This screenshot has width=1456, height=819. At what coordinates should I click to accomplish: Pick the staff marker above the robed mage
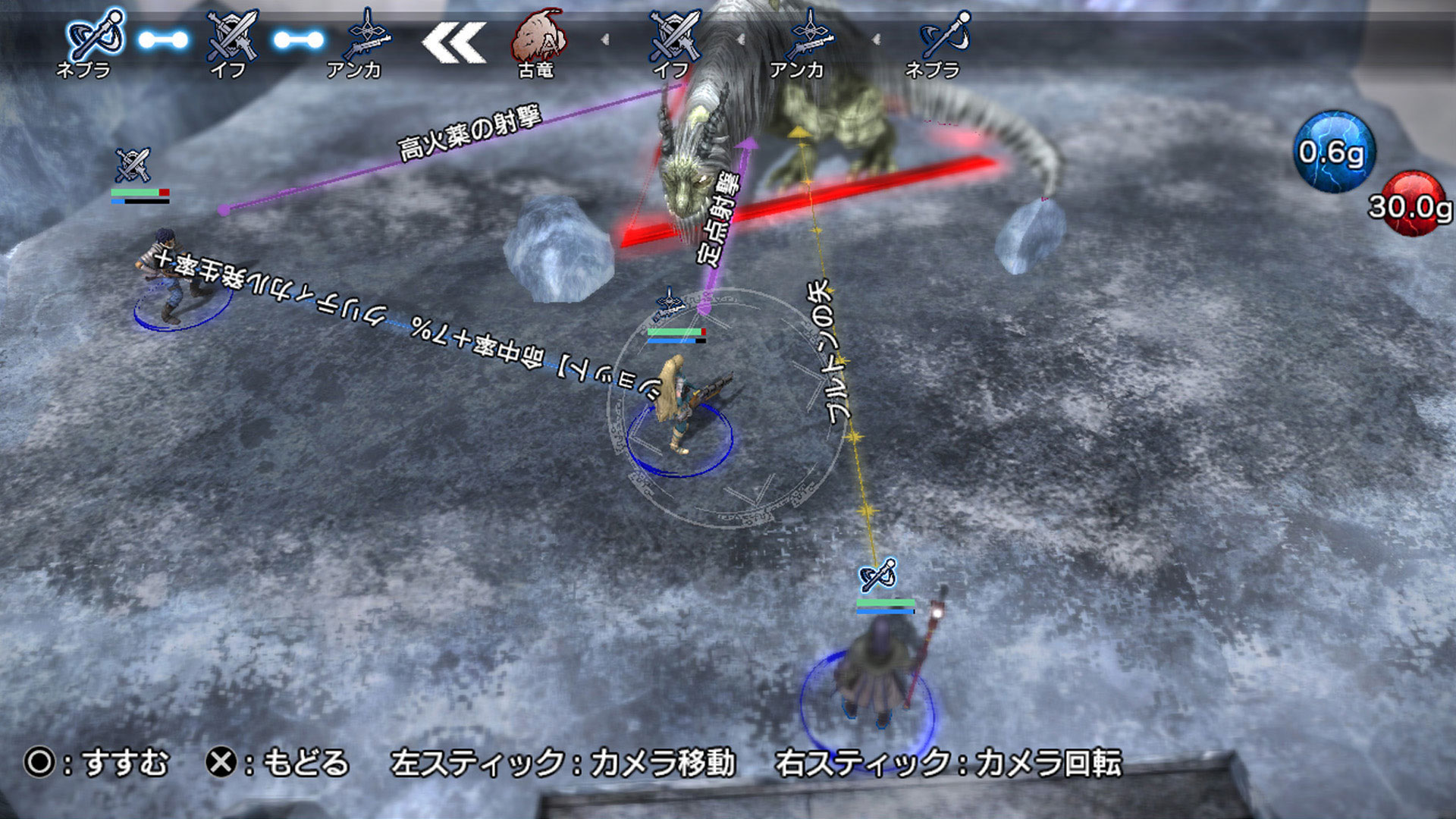tap(878, 576)
